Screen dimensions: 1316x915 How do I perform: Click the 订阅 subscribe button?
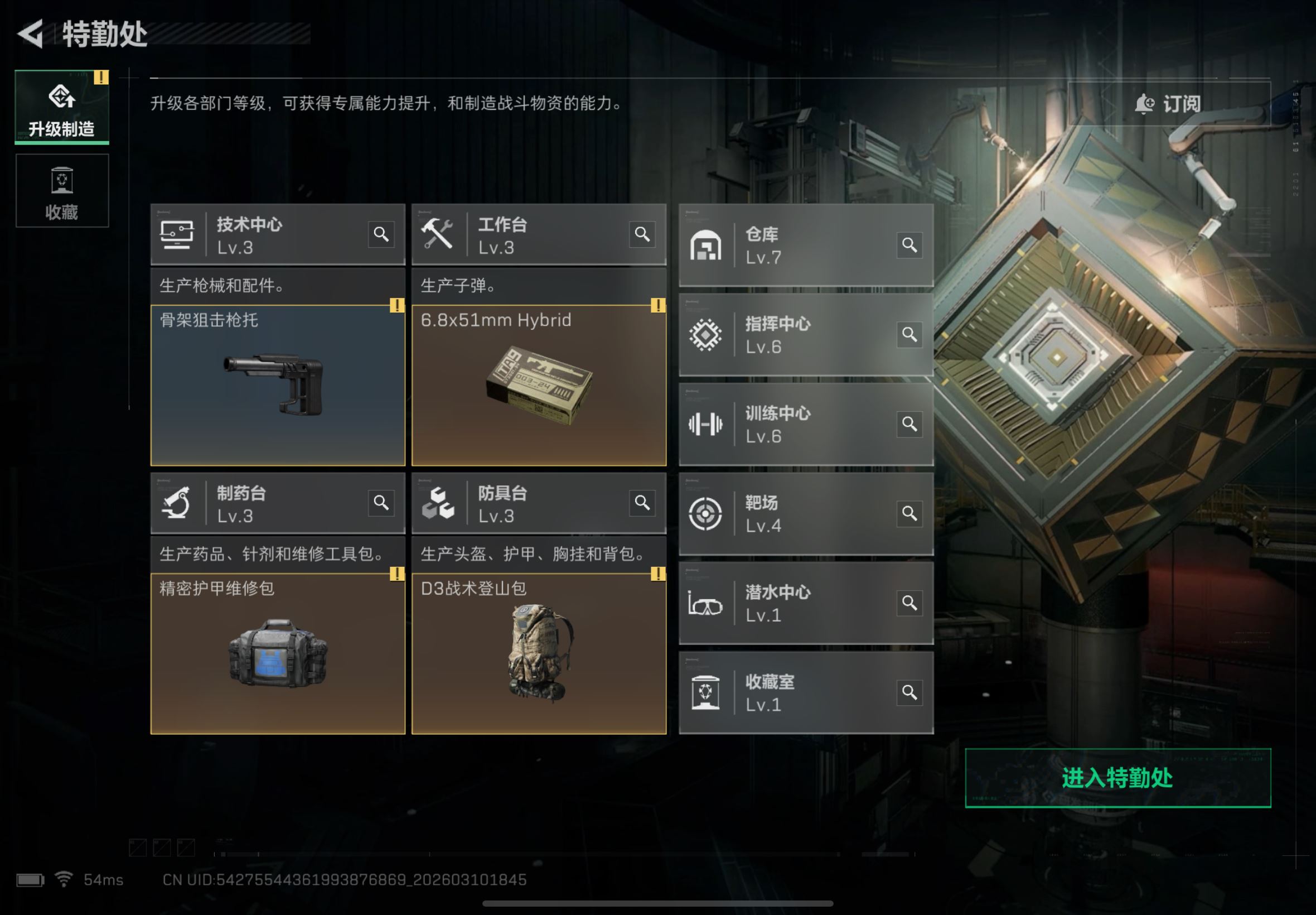click(x=1168, y=104)
